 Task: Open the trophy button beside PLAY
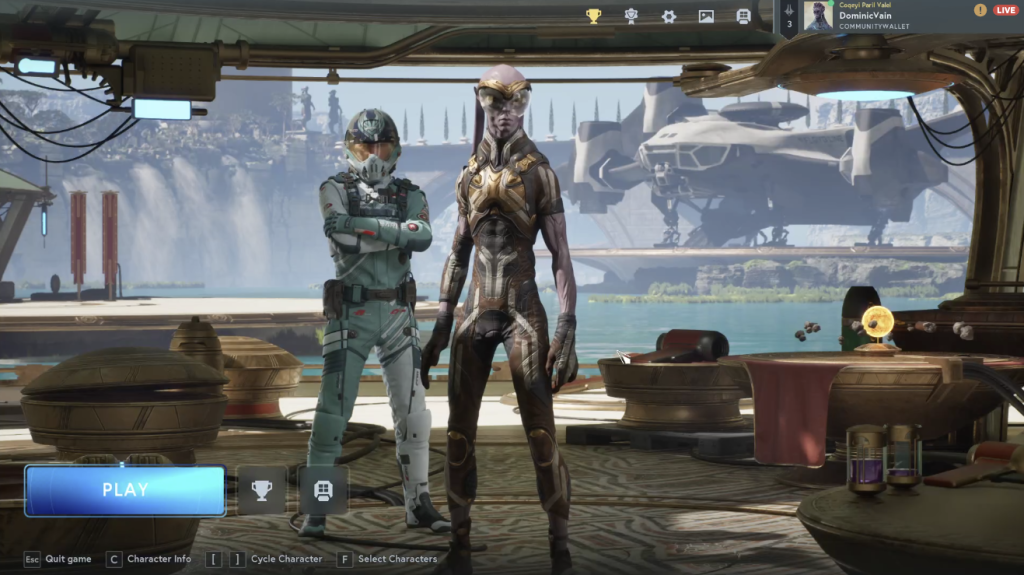pos(261,490)
